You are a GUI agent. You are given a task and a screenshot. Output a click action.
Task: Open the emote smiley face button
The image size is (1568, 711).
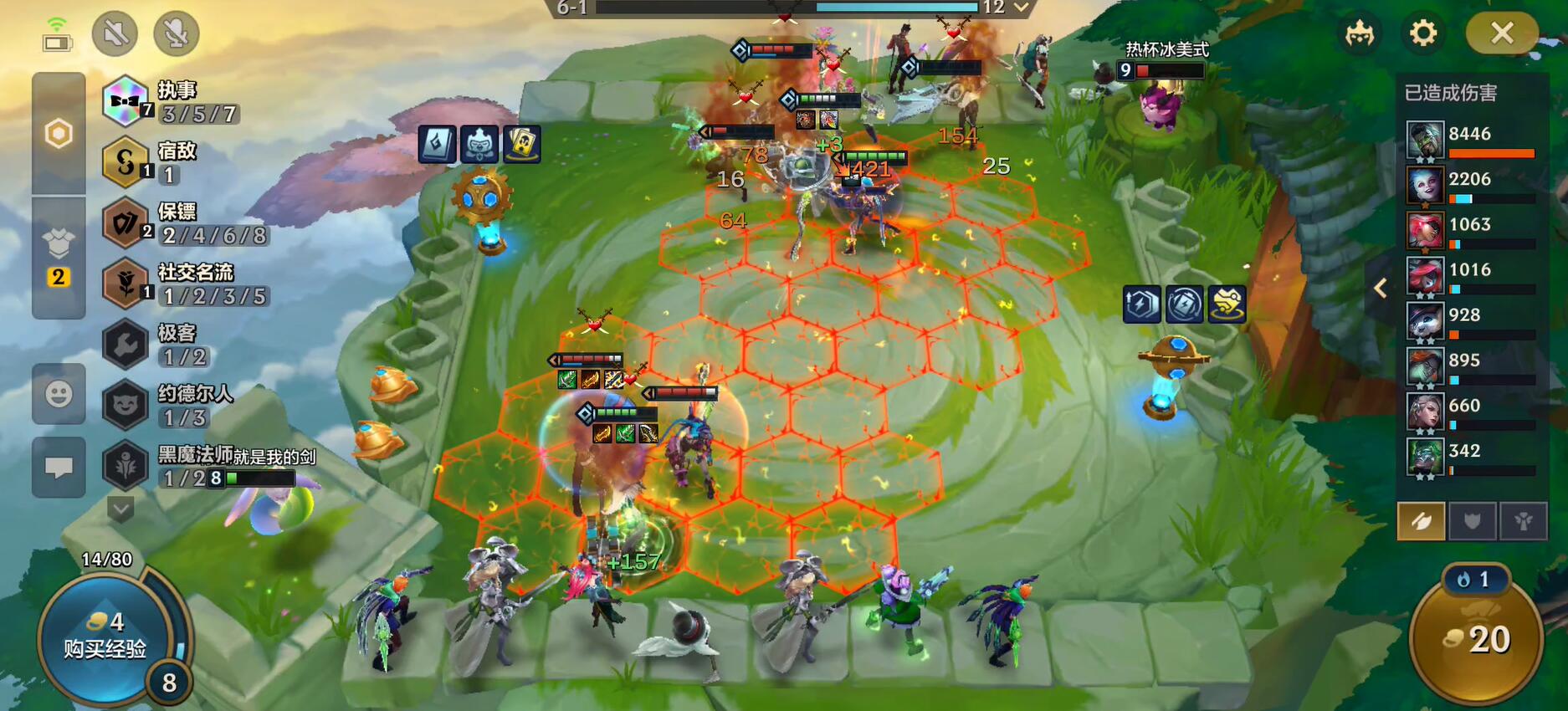pyautogui.click(x=59, y=394)
